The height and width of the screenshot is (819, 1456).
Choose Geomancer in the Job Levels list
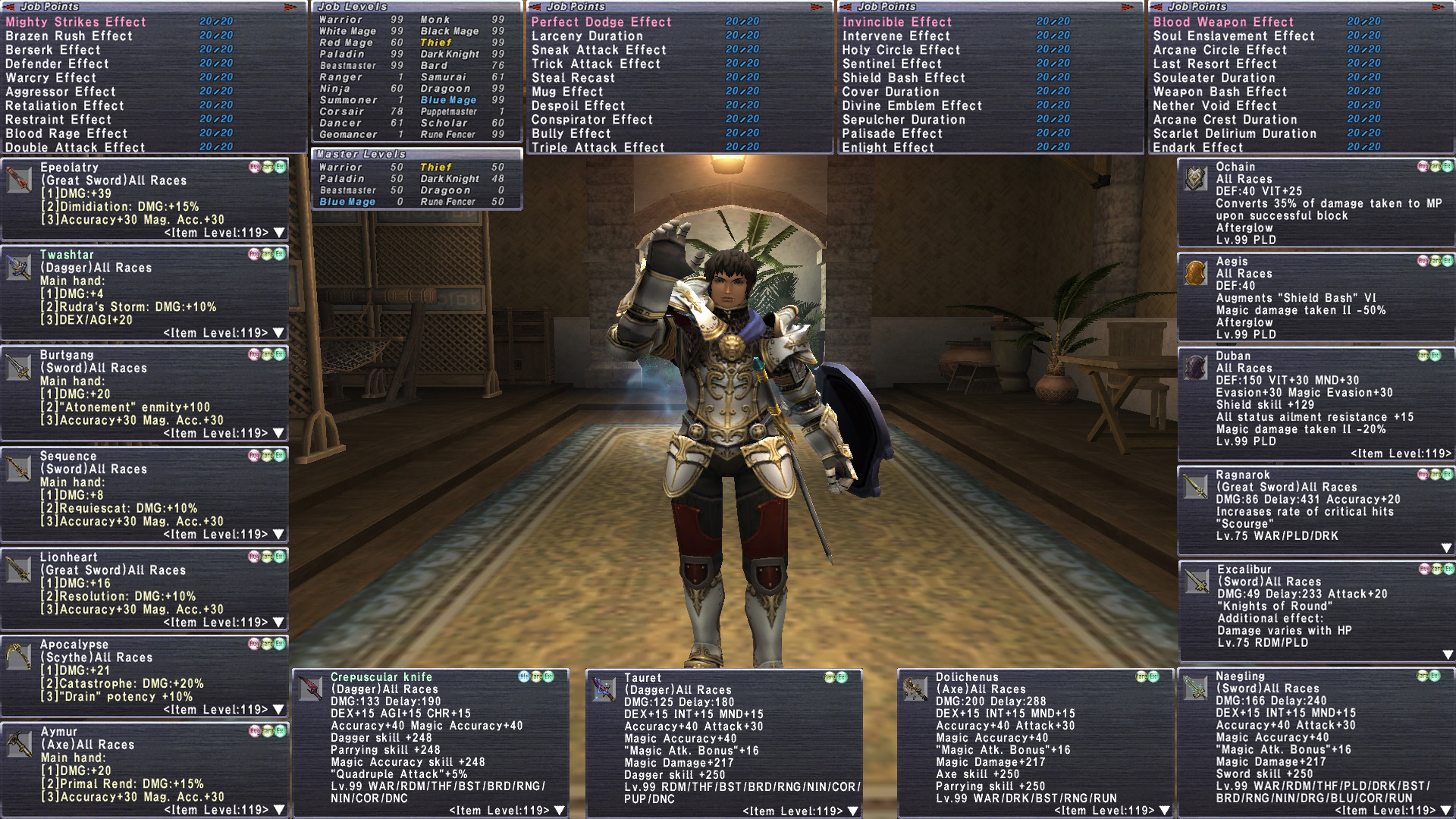[348, 134]
